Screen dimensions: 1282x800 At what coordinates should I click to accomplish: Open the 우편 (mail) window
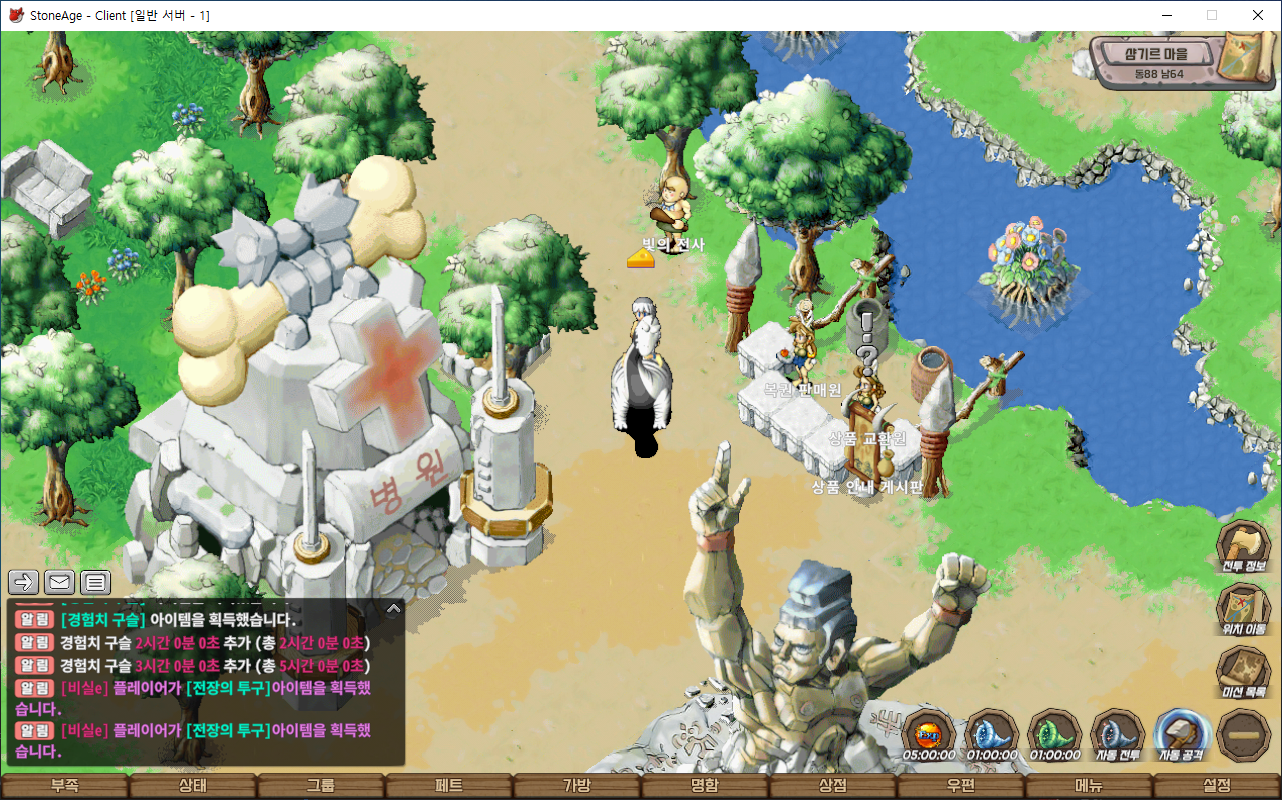(x=960, y=786)
